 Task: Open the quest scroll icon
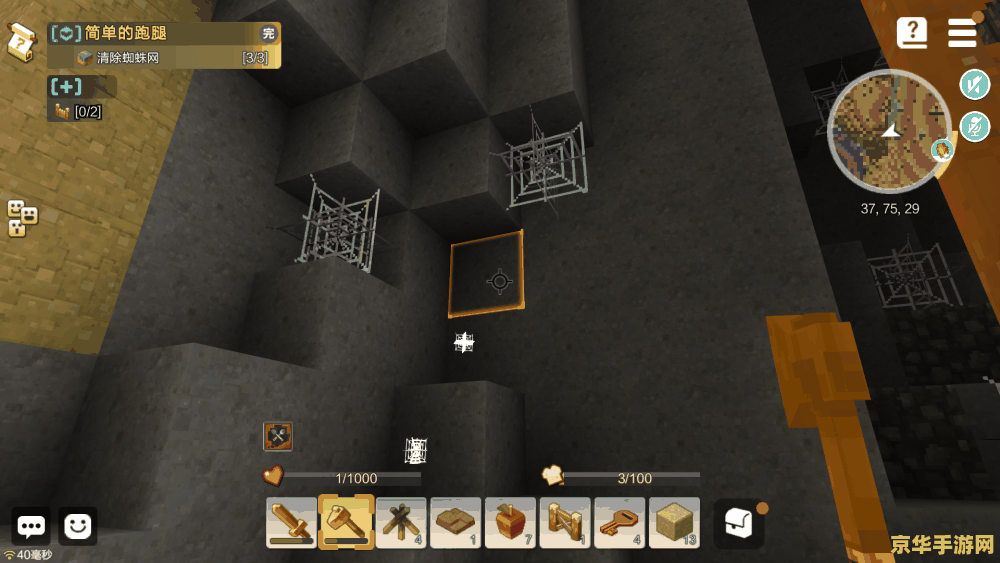tap(22, 41)
